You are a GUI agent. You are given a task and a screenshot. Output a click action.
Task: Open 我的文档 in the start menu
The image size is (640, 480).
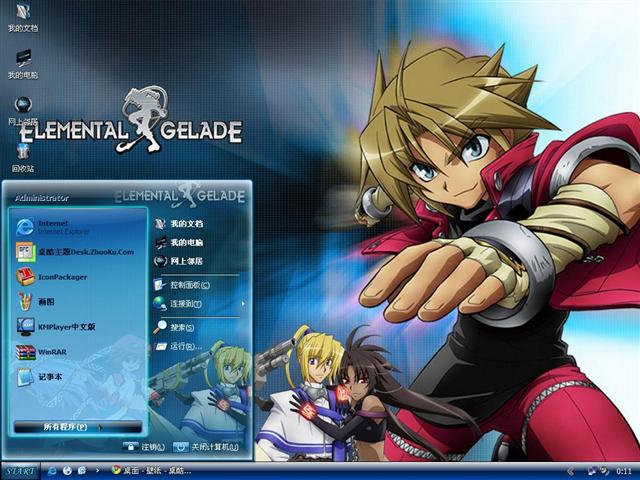[x=186, y=223]
